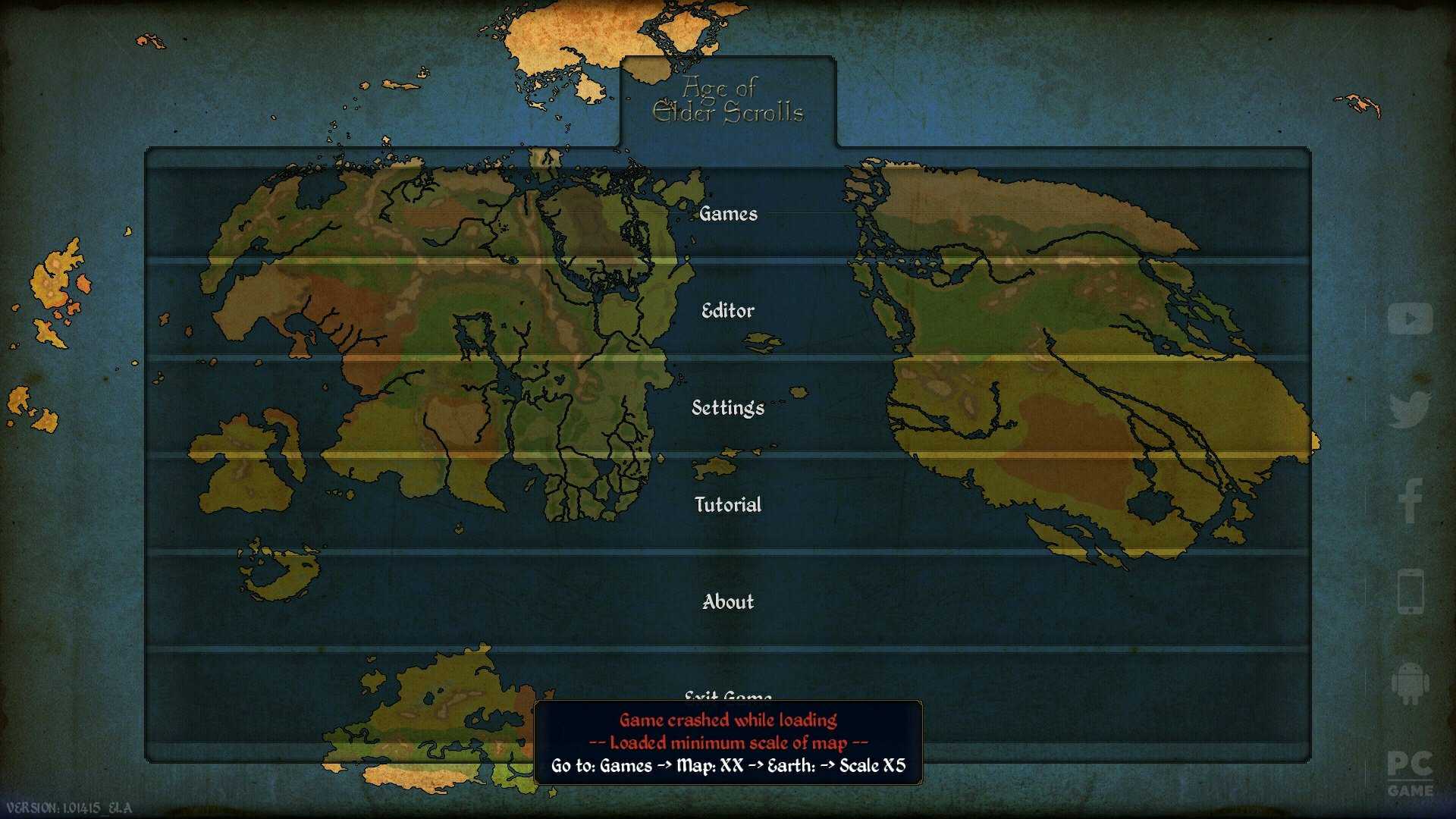Image resolution: width=1456 pixels, height=819 pixels.
Task: Show the About screen
Action: [x=728, y=602]
